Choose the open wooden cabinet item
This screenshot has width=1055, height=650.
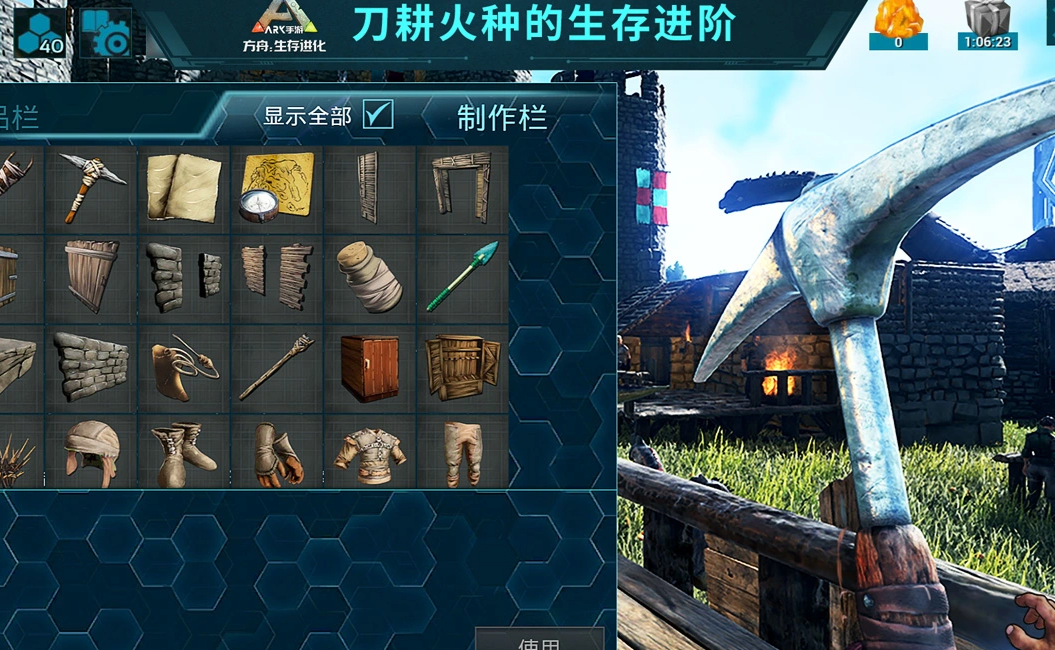461,368
